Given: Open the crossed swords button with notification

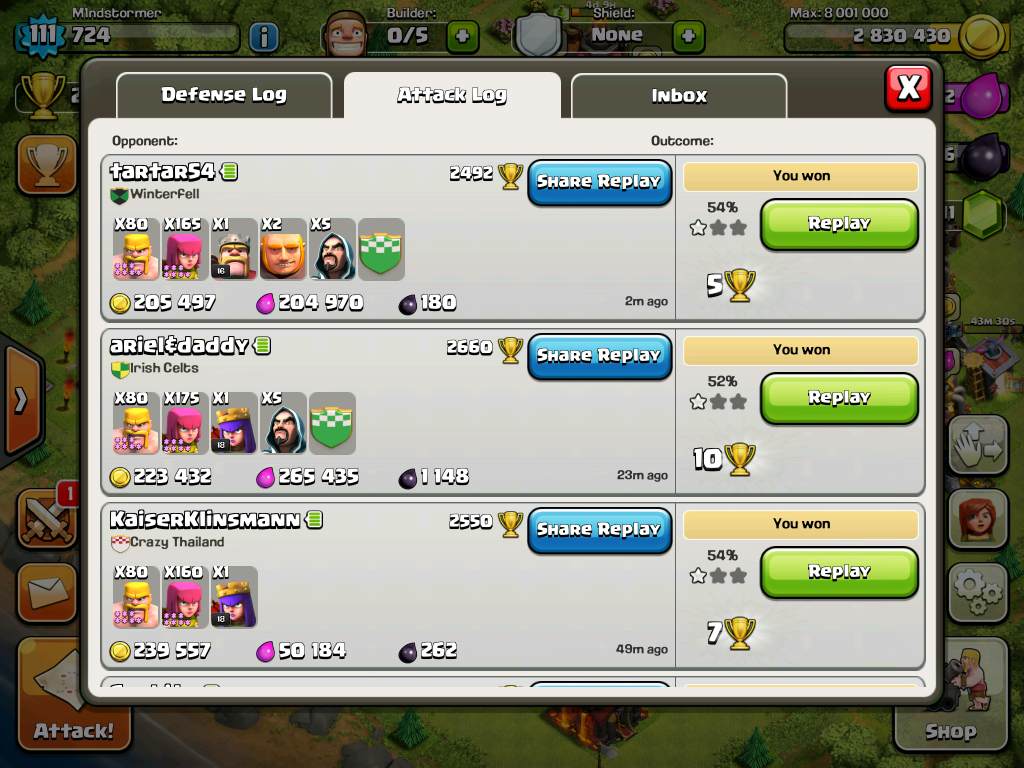Looking at the screenshot, I should (46, 518).
